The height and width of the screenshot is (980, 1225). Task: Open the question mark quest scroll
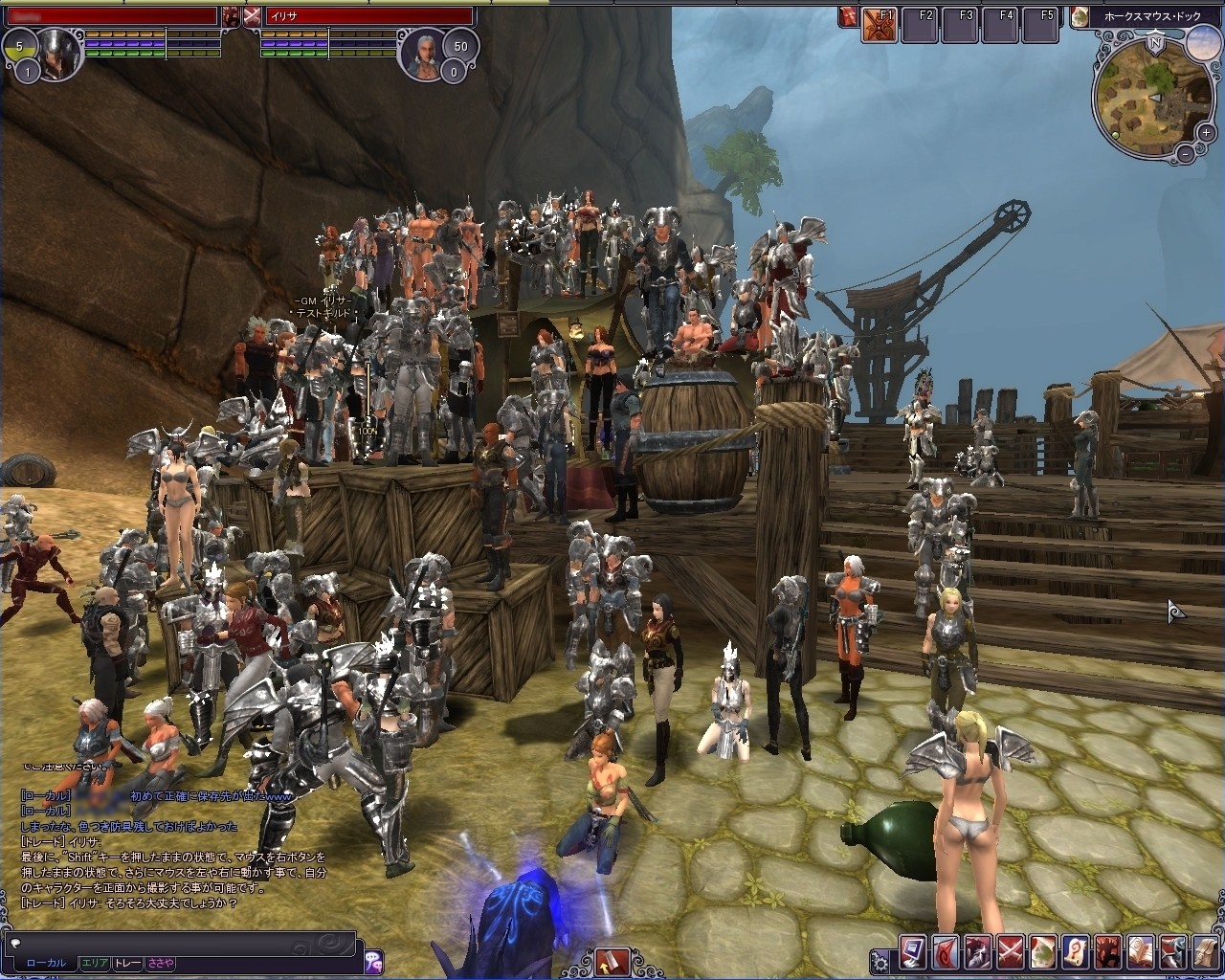point(1076,952)
